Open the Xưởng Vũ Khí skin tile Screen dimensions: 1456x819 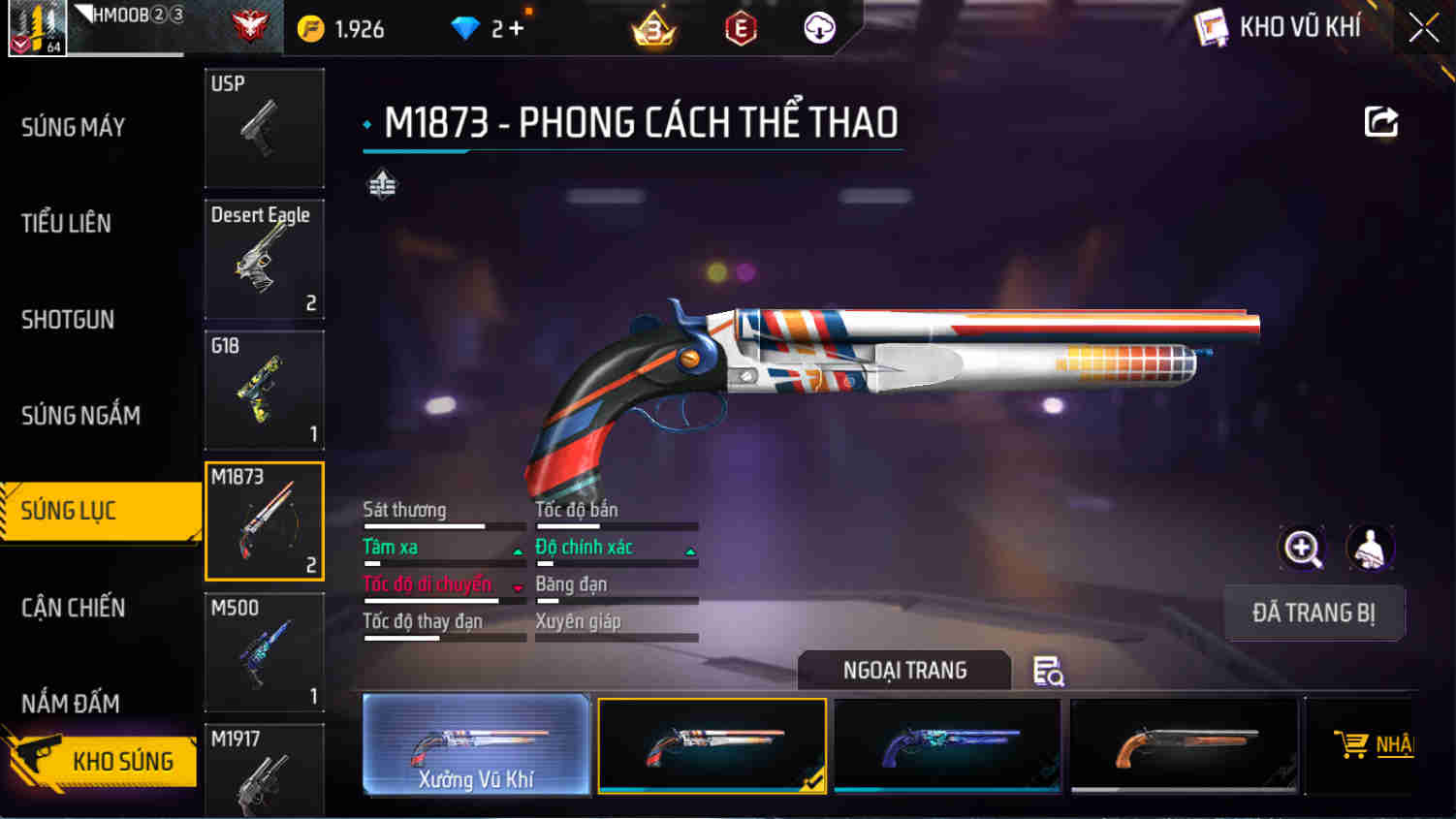(x=476, y=744)
